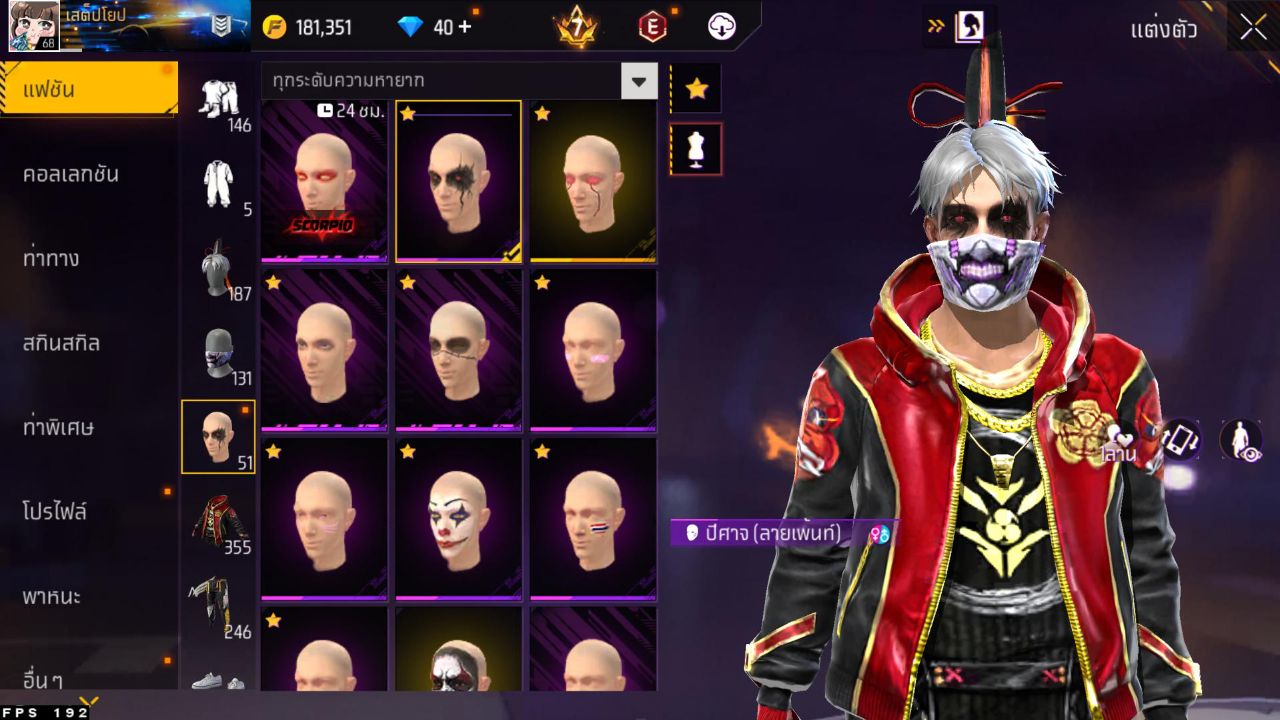Toggle the mannequin preview mode
Image resolution: width=1280 pixels, height=720 pixels.
tap(696, 148)
